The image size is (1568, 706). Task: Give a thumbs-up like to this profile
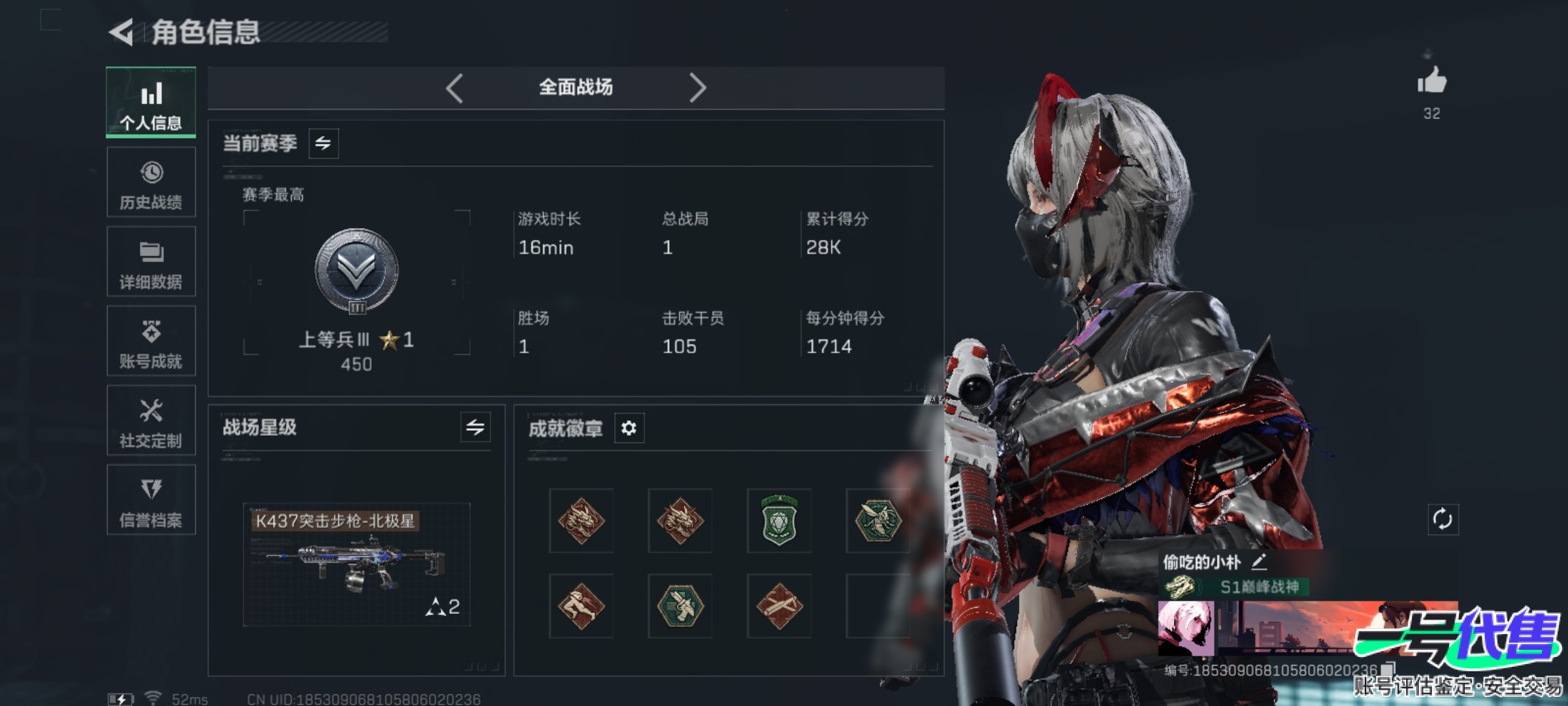[1431, 82]
